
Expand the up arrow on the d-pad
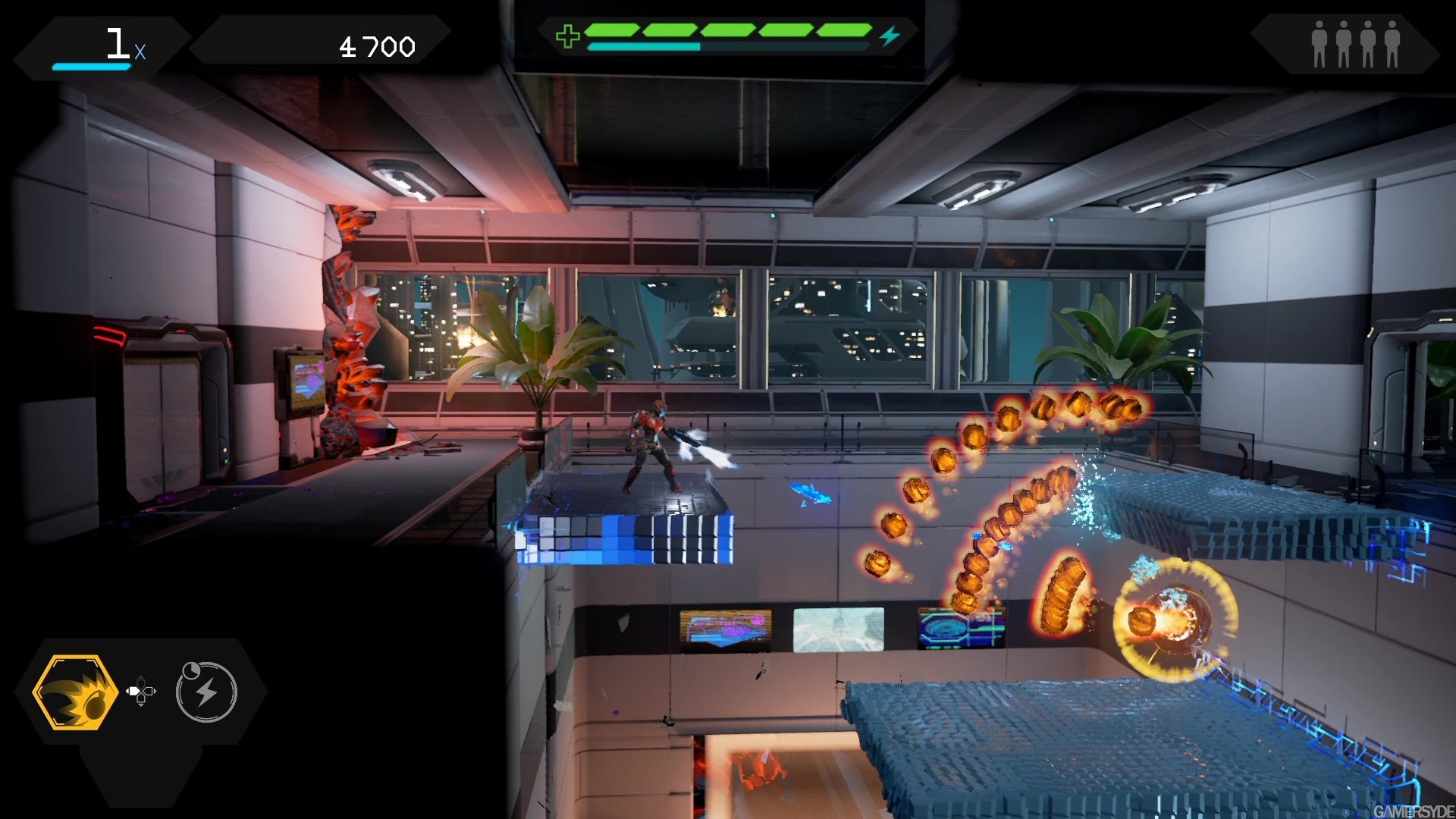click(x=140, y=680)
